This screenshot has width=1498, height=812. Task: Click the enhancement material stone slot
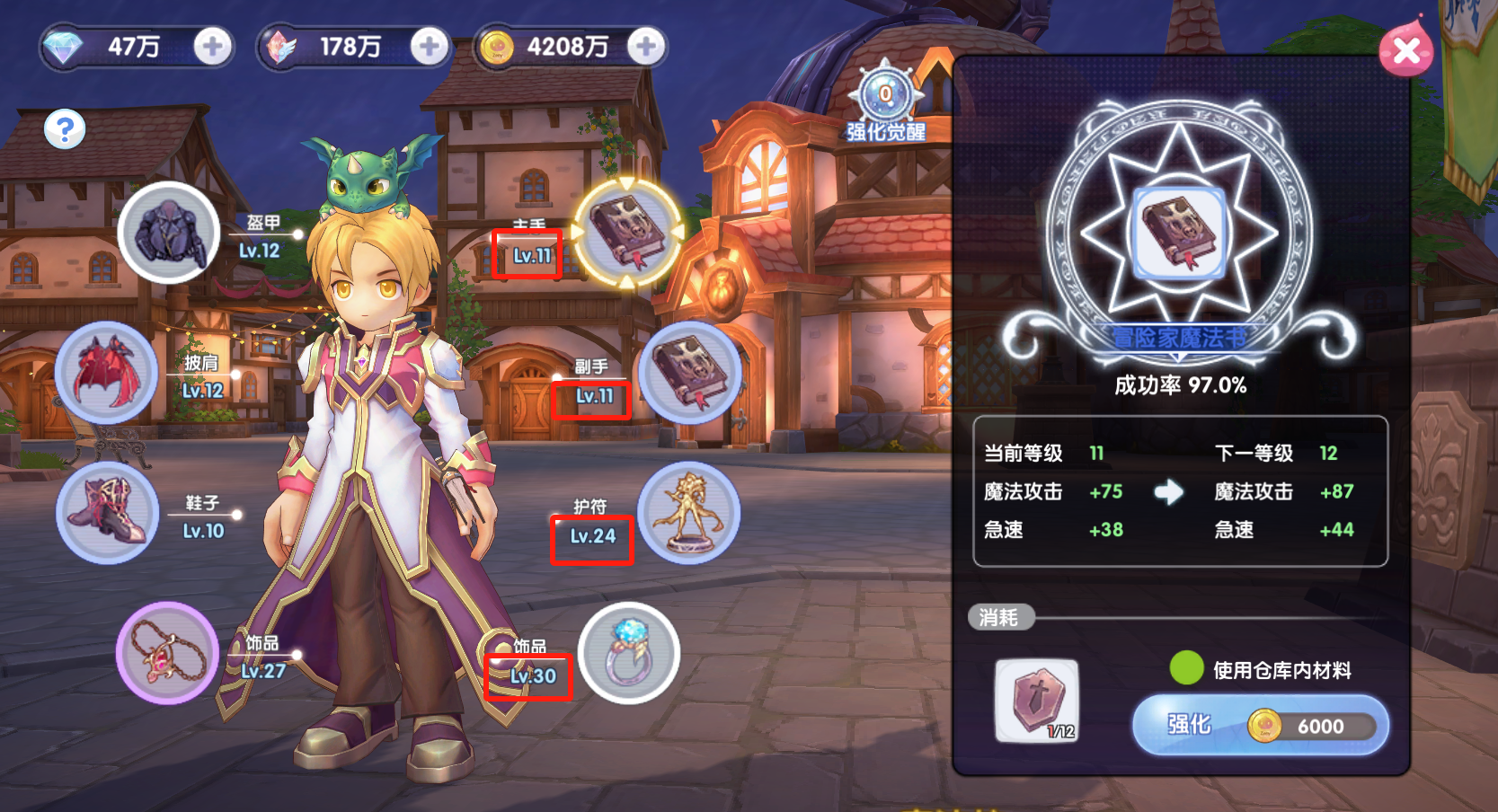pyautogui.click(x=1037, y=701)
